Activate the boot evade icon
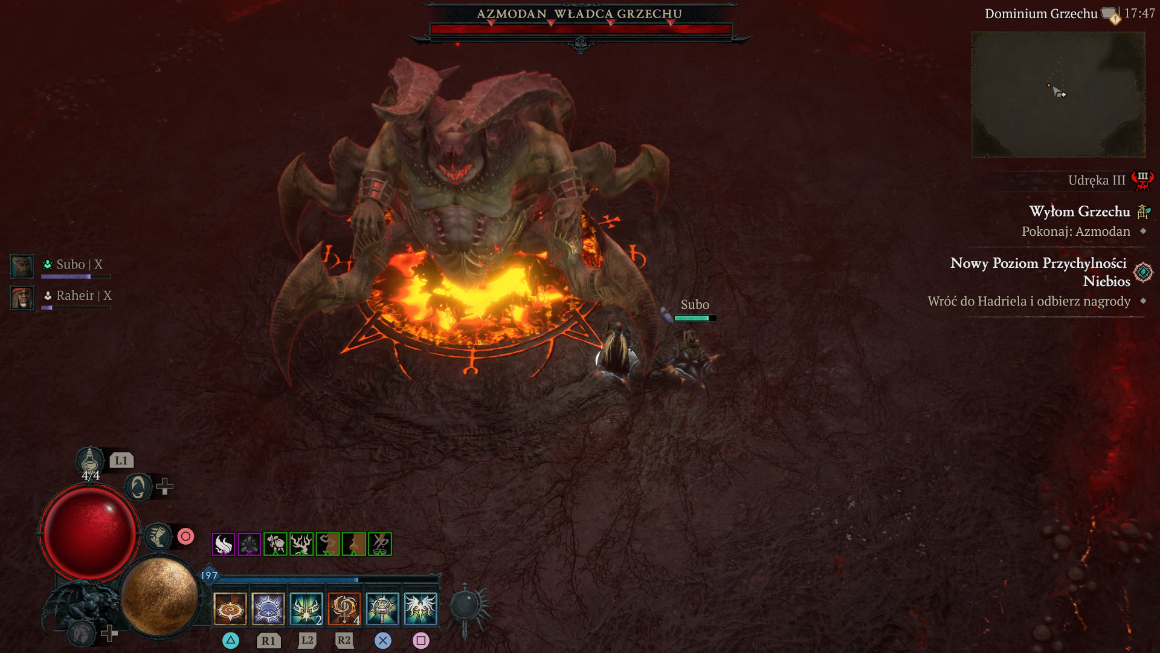Image resolution: width=1160 pixels, height=653 pixels. (157, 537)
